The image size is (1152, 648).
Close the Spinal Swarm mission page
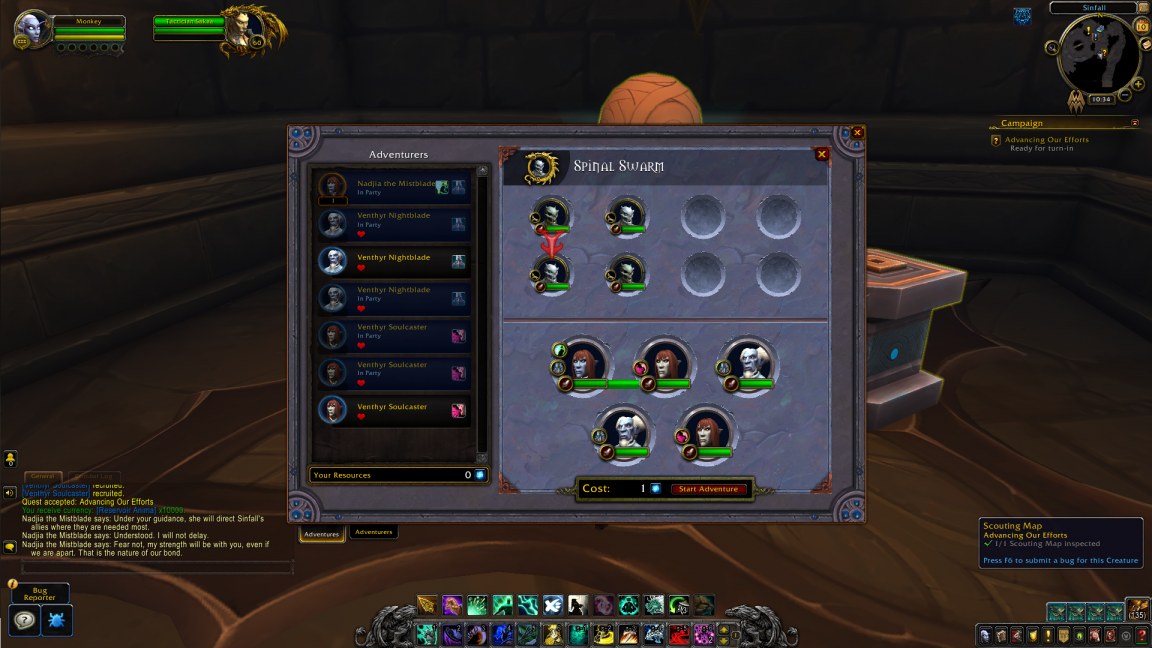[821, 154]
